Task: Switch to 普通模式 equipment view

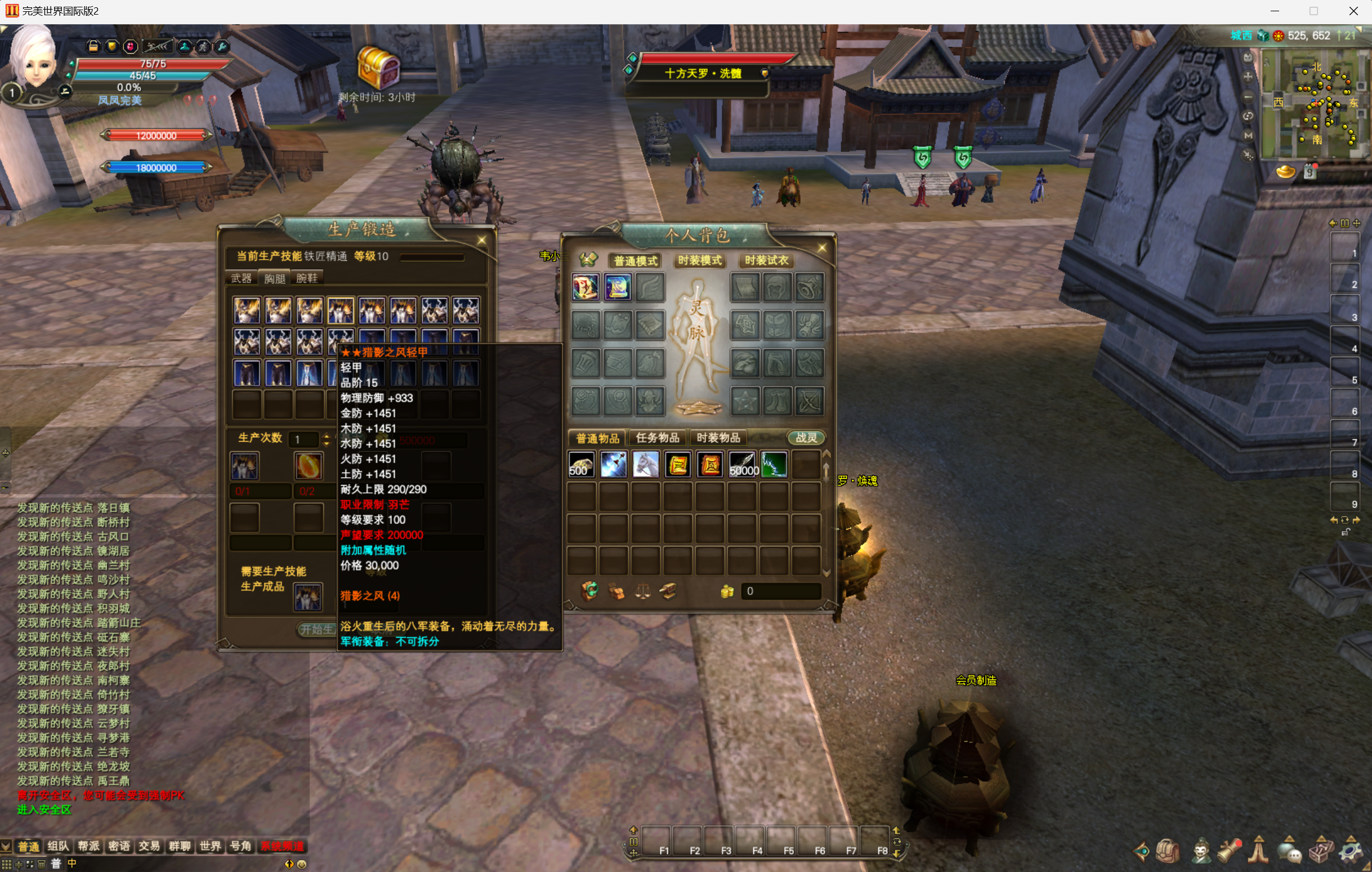Action: coord(635,260)
